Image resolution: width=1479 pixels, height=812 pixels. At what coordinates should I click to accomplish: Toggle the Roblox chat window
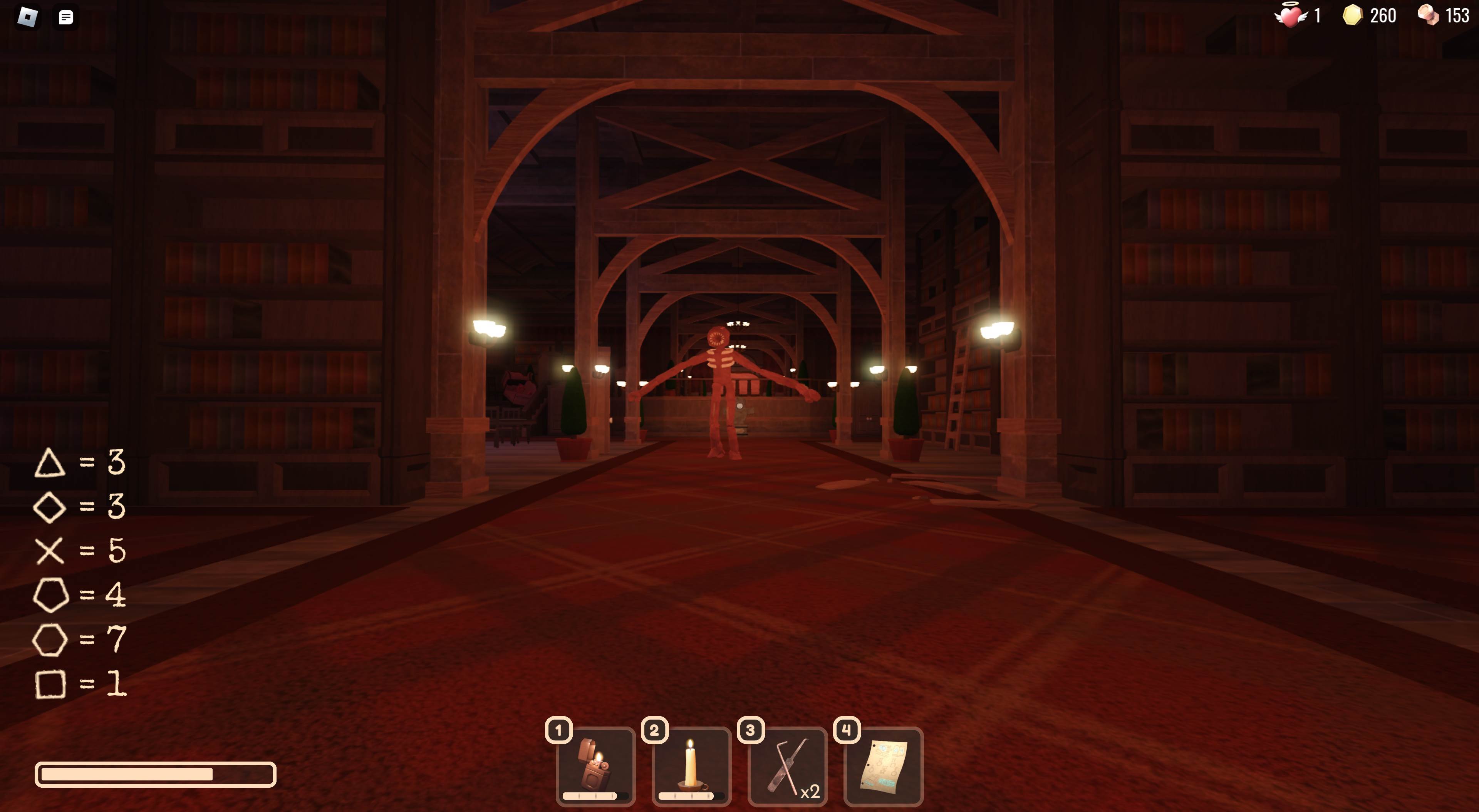[66, 17]
